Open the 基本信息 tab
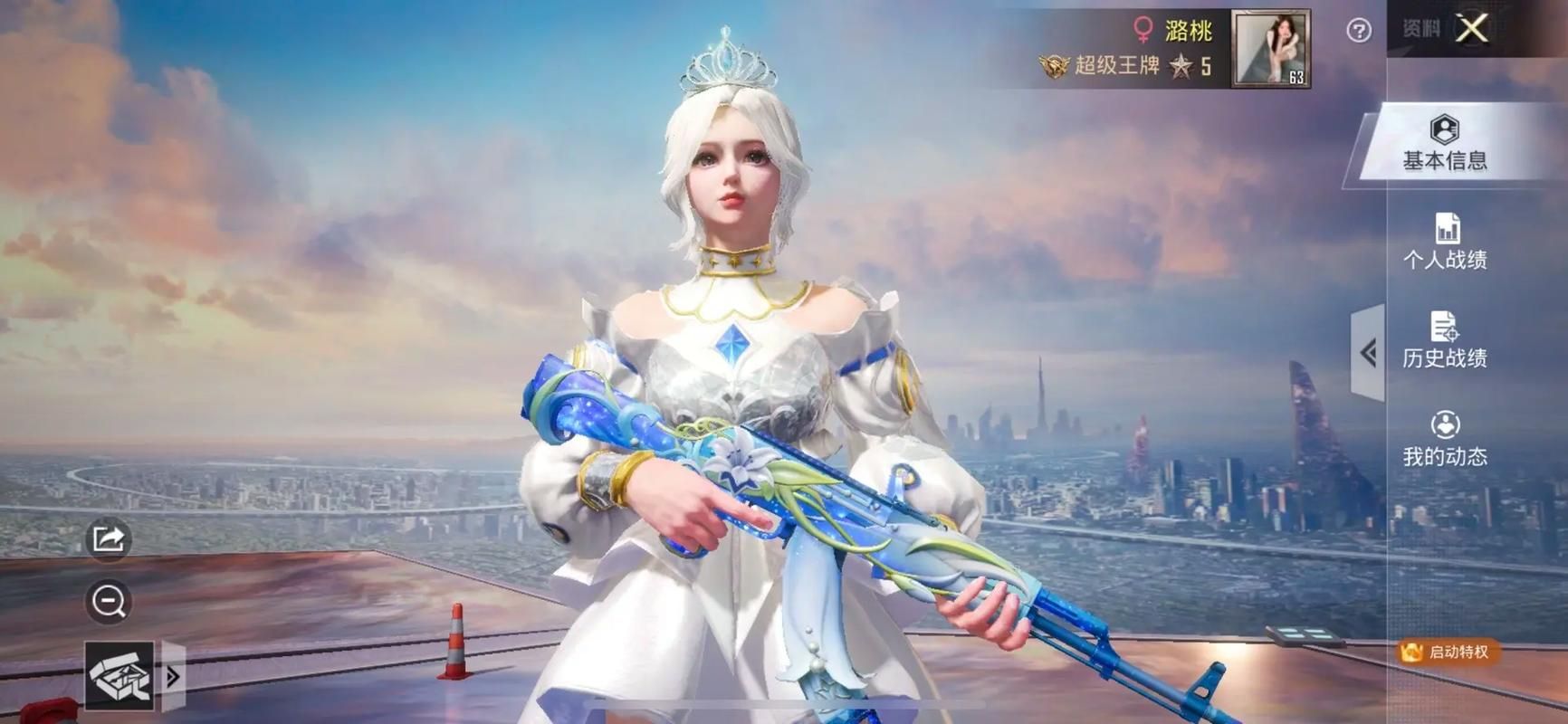 (1445, 145)
